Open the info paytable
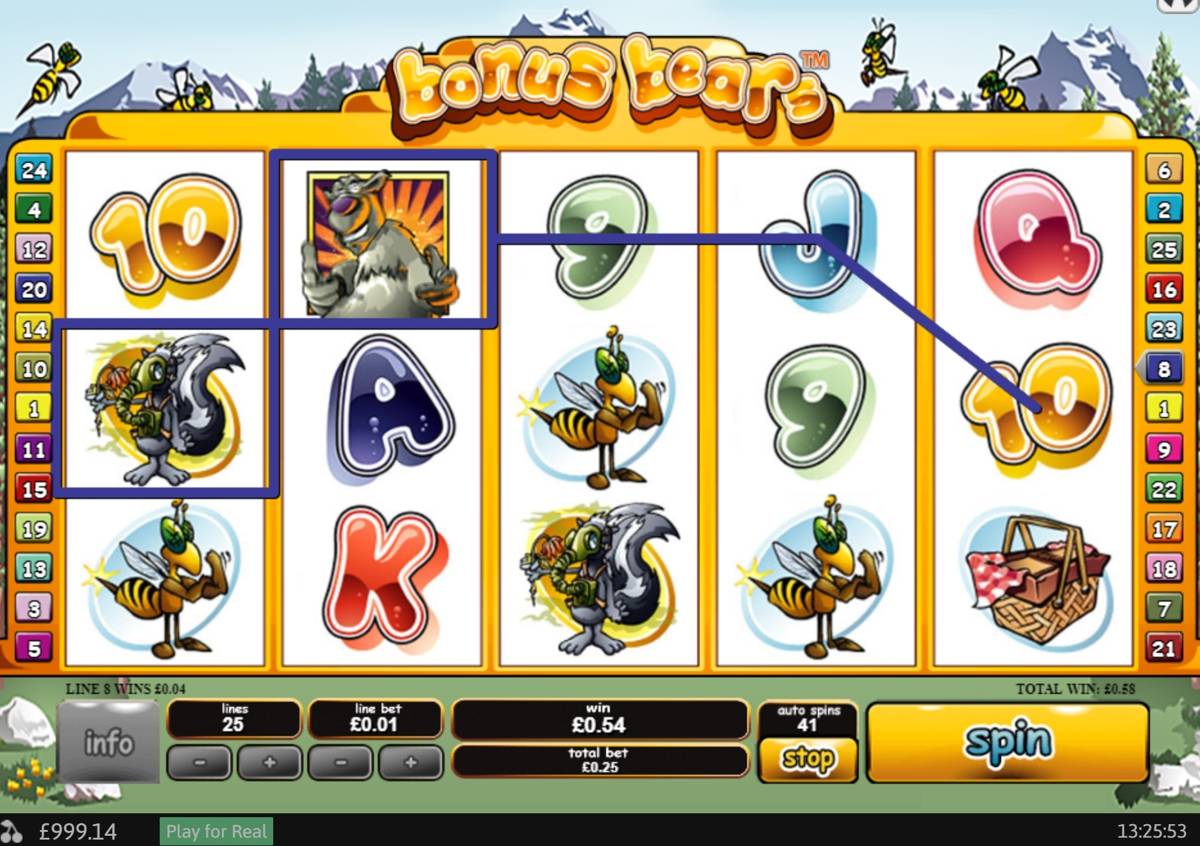 pyautogui.click(x=108, y=743)
